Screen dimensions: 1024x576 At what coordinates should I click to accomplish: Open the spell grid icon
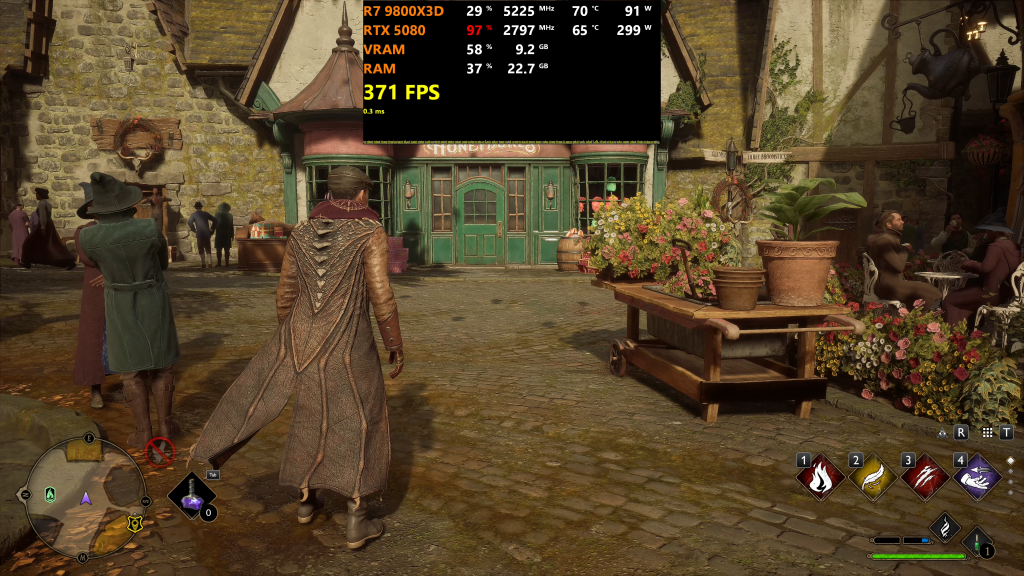click(988, 433)
